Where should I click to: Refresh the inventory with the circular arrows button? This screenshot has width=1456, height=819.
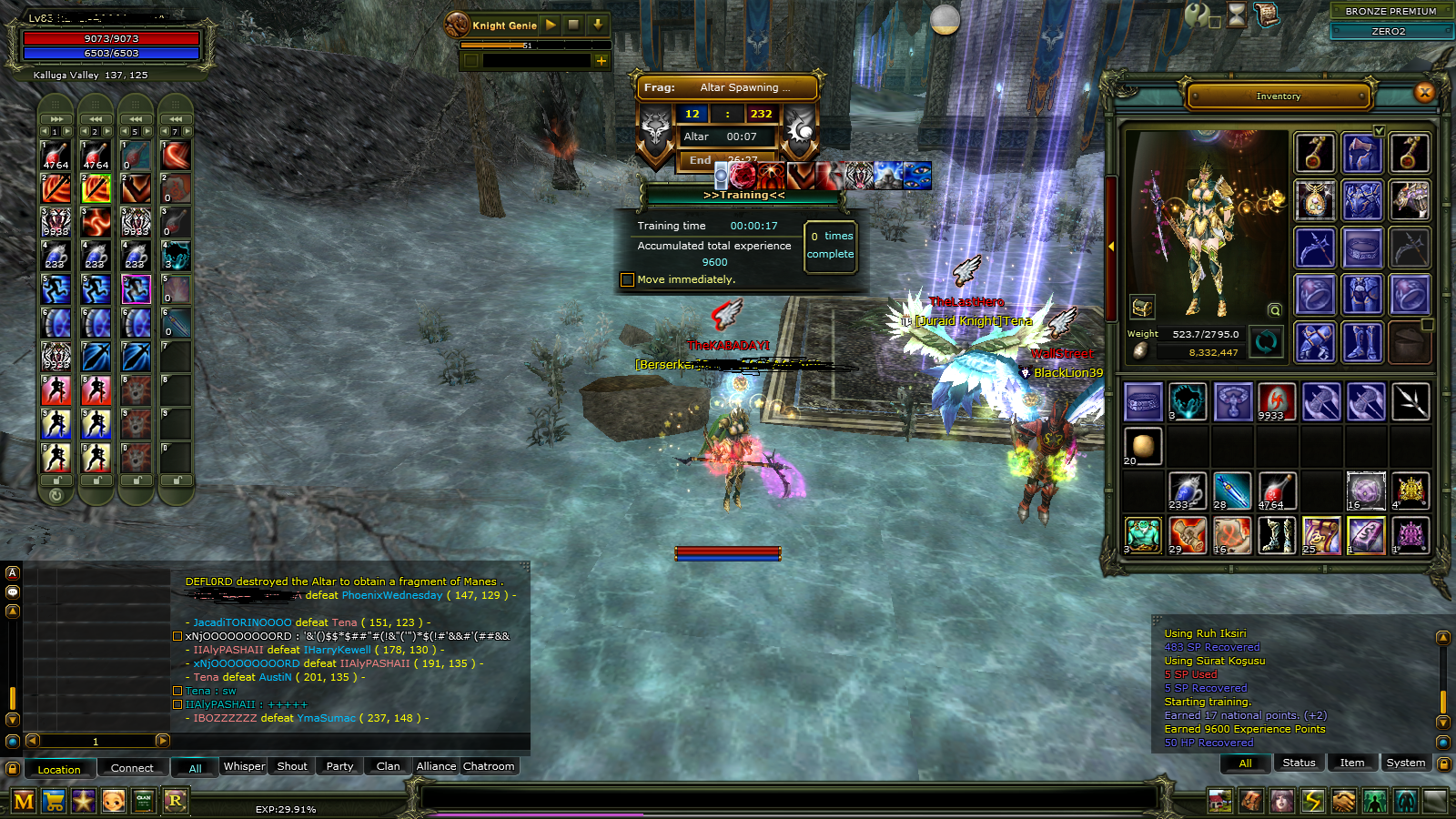coord(1266,342)
